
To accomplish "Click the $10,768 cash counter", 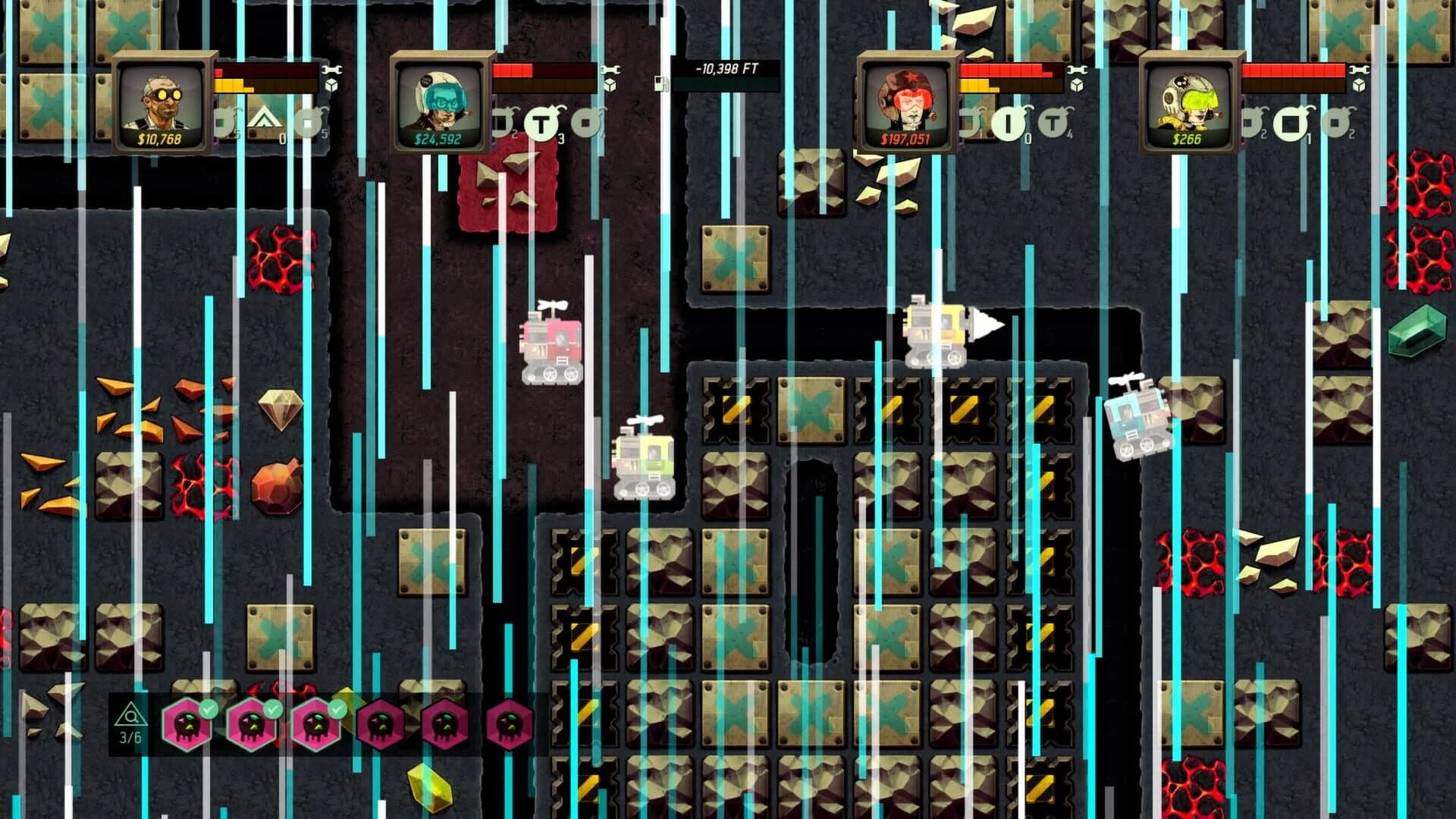I will point(160,138).
